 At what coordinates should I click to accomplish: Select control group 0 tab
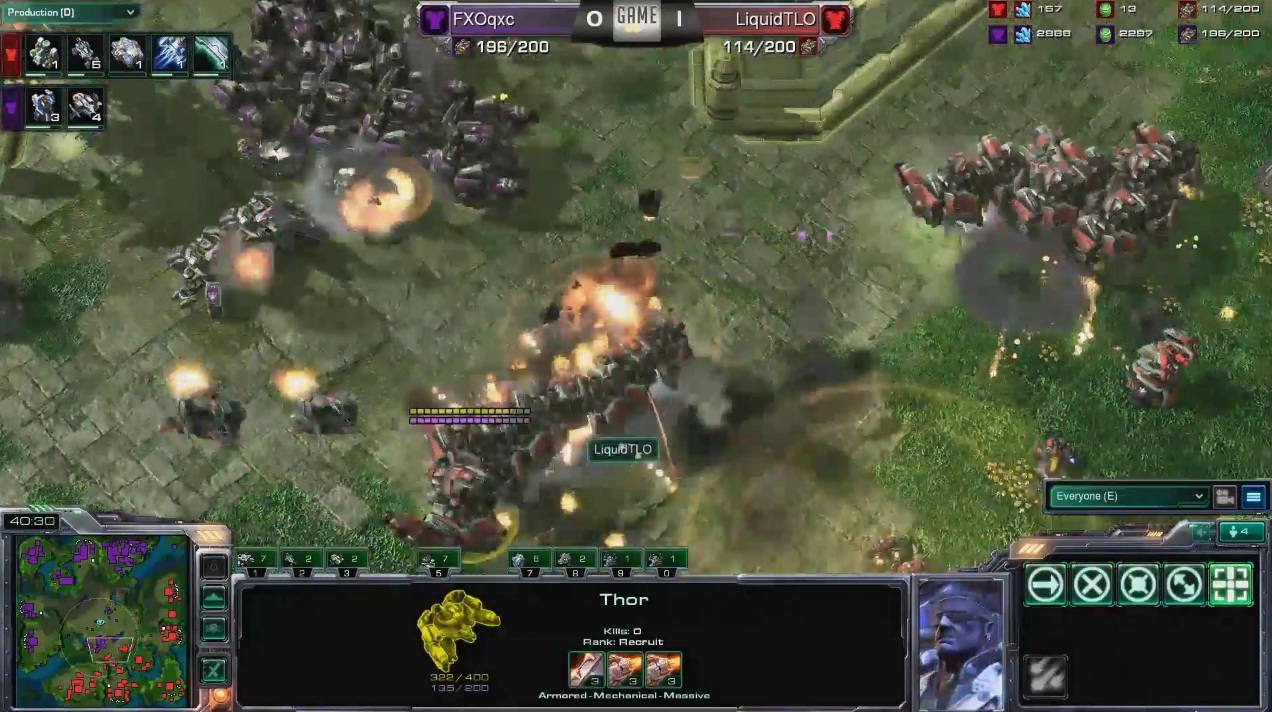click(x=665, y=561)
